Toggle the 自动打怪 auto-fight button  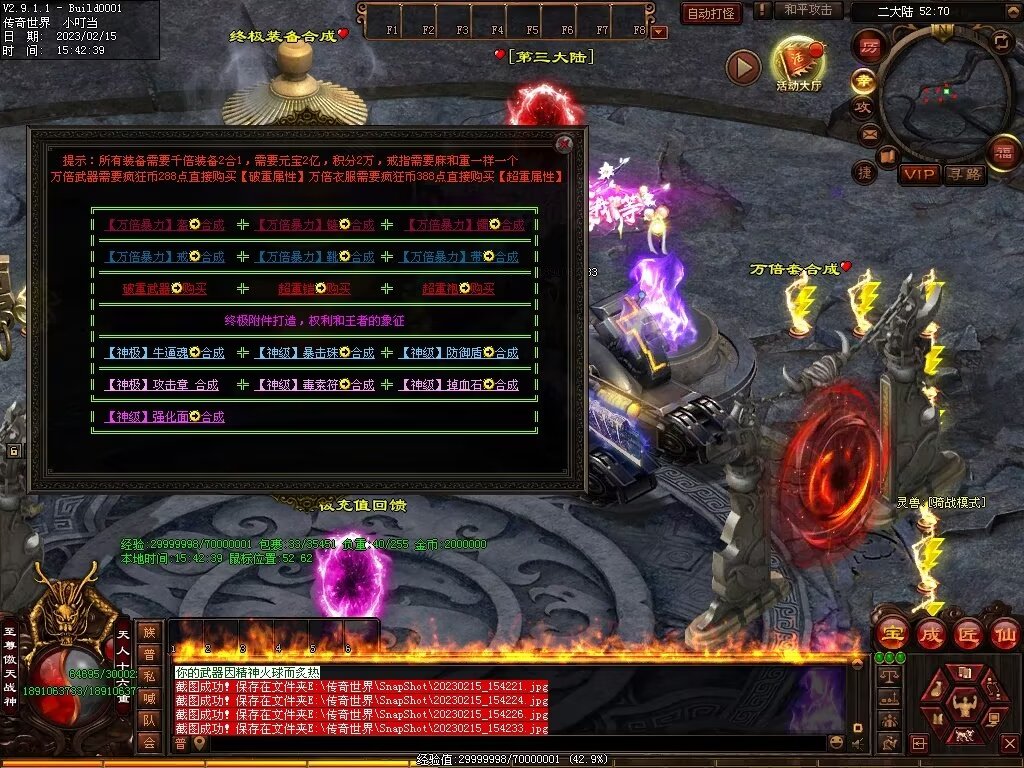click(711, 13)
